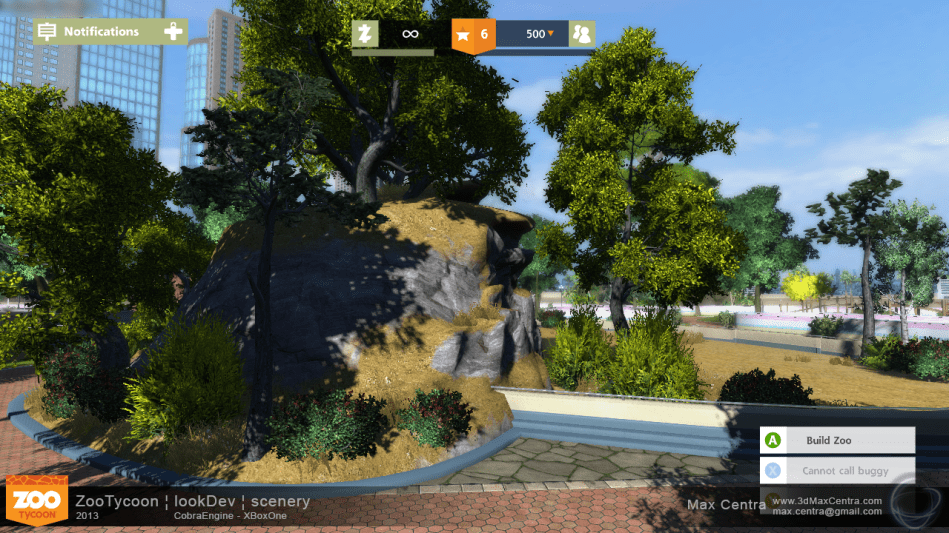Open the guests icon beside 500
The width and height of the screenshot is (949, 533).
(581, 34)
